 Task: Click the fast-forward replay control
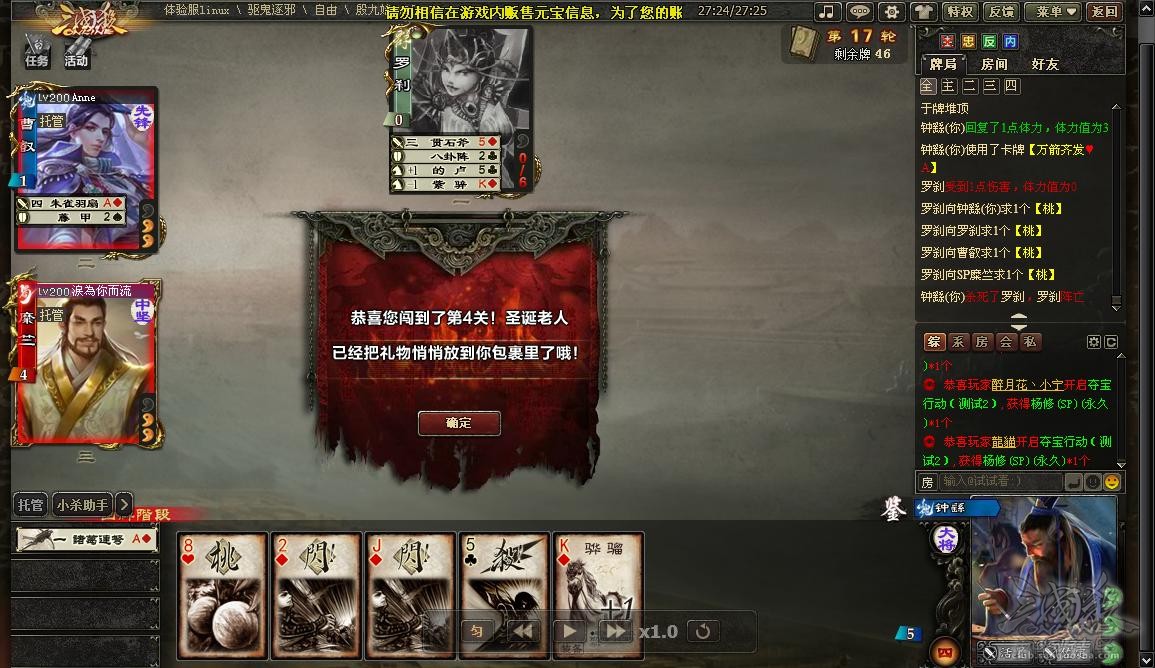(x=615, y=631)
